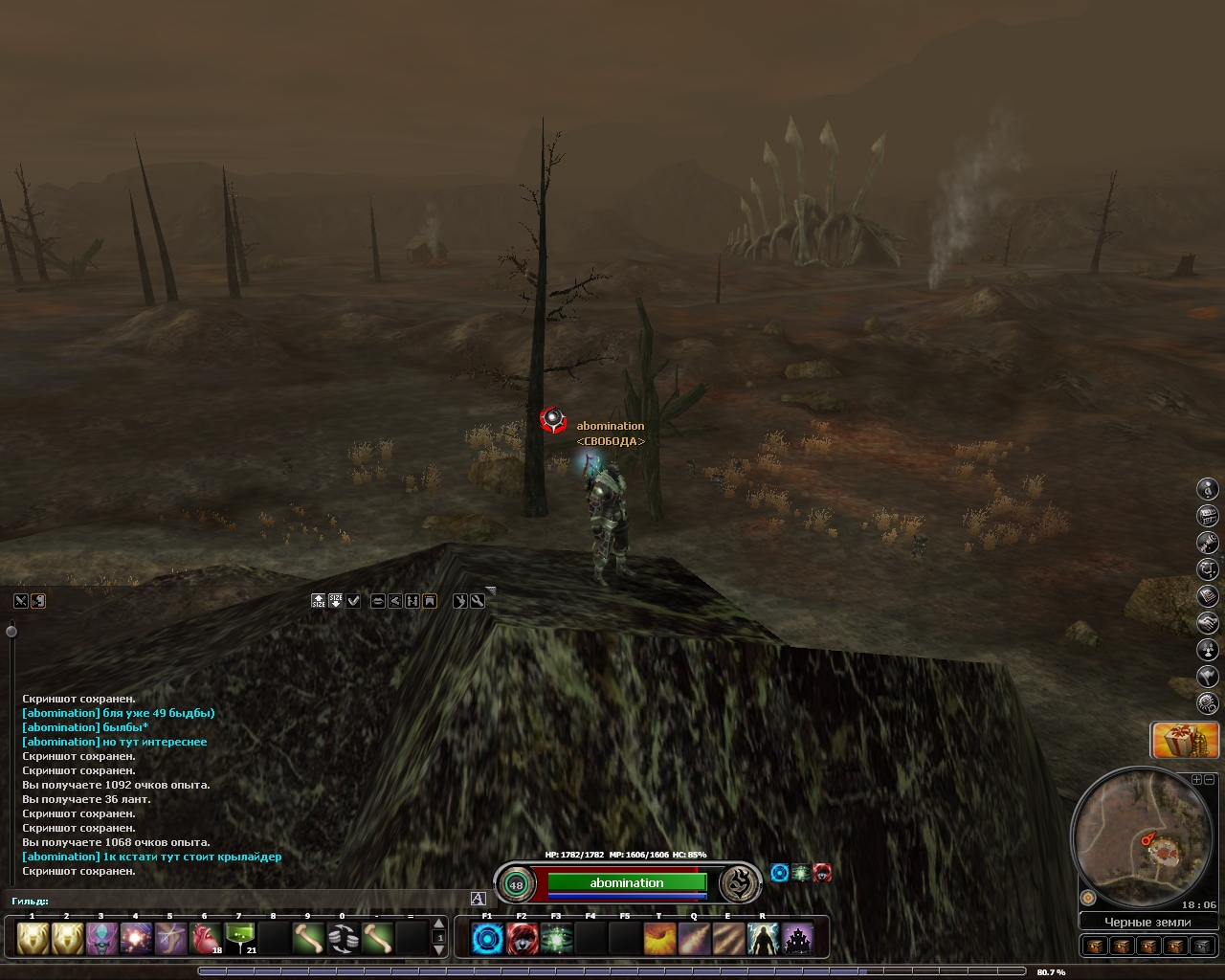The image size is (1225, 980).
Task: Cast the red hooded figure skill on F2
Action: [x=522, y=938]
